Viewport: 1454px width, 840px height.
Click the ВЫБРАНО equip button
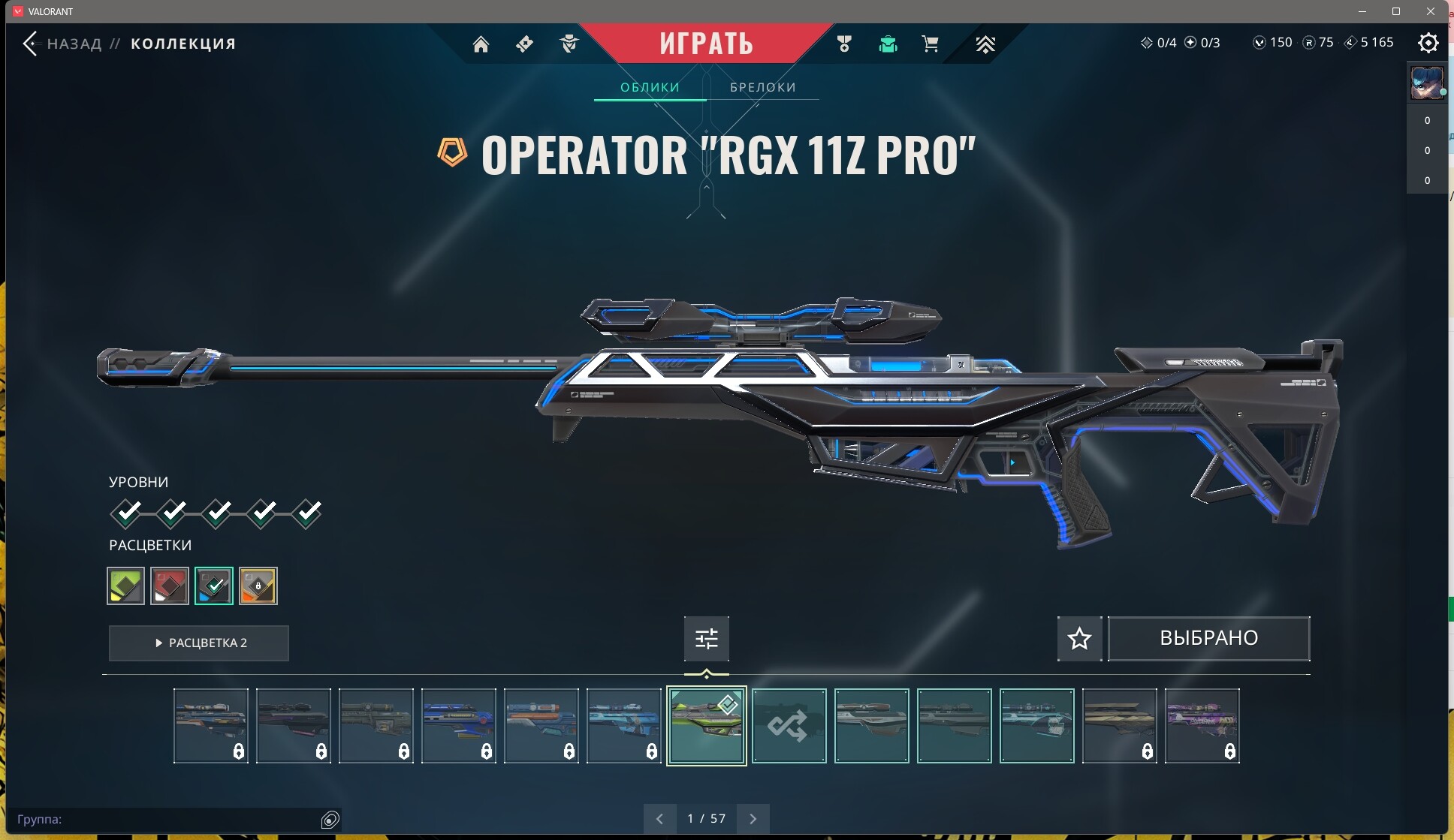point(1208,638)
